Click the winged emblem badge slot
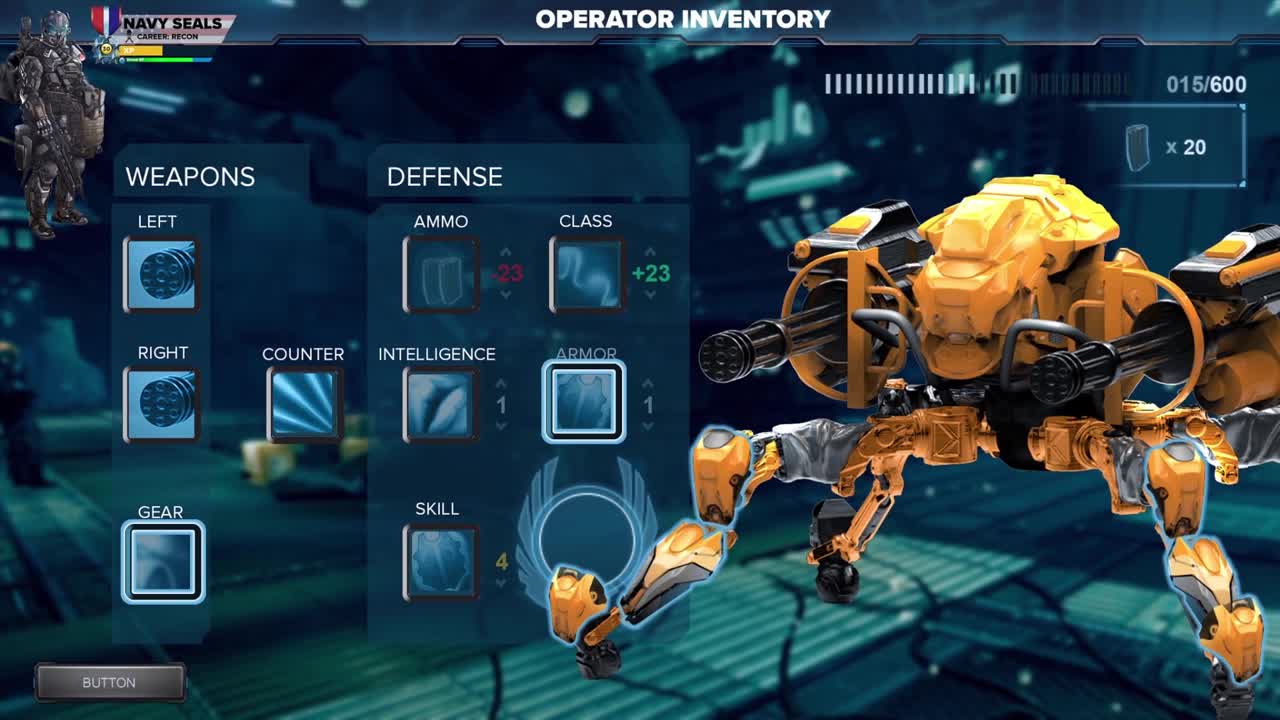 pos(585,535)
